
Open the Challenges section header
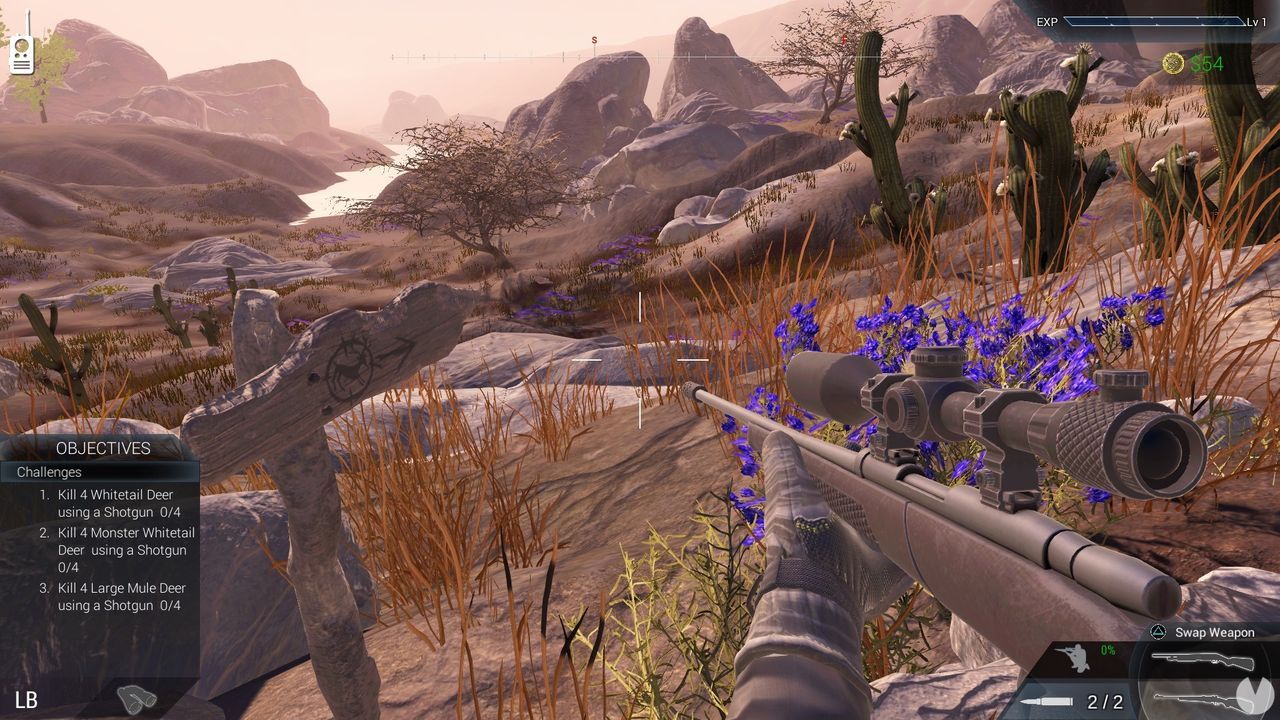48,472
